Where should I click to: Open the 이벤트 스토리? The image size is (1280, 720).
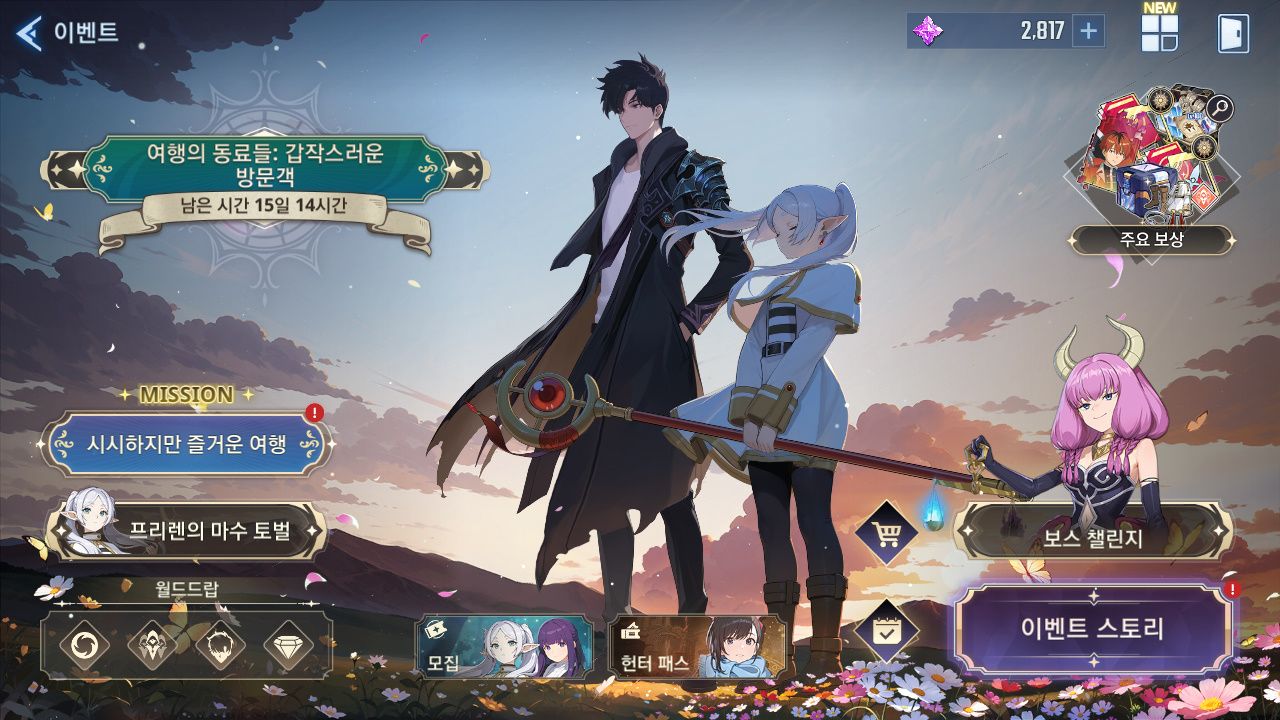1092,629
